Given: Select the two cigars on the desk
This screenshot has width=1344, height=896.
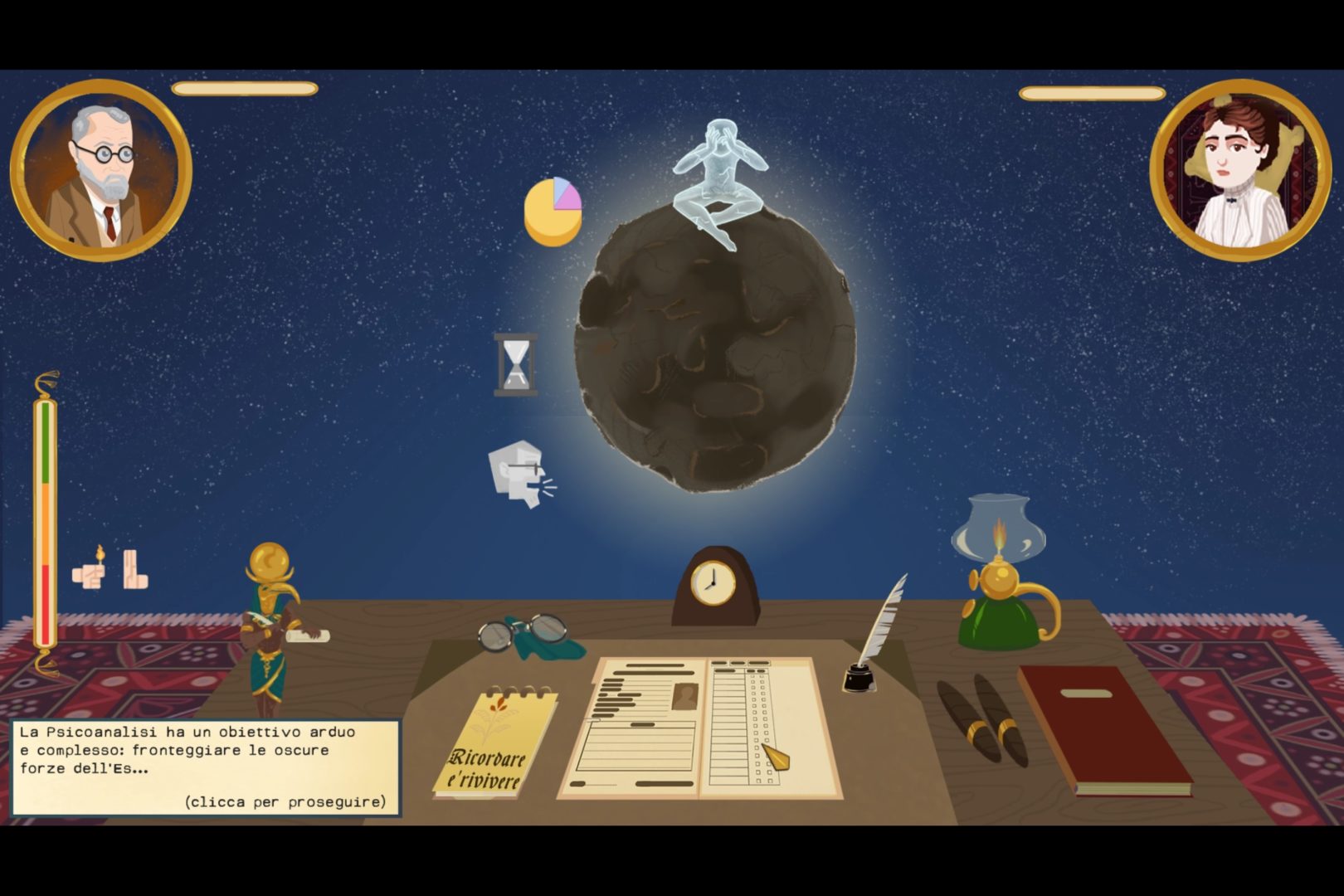Looking at the screenshot, I should [x=983, y=721].
